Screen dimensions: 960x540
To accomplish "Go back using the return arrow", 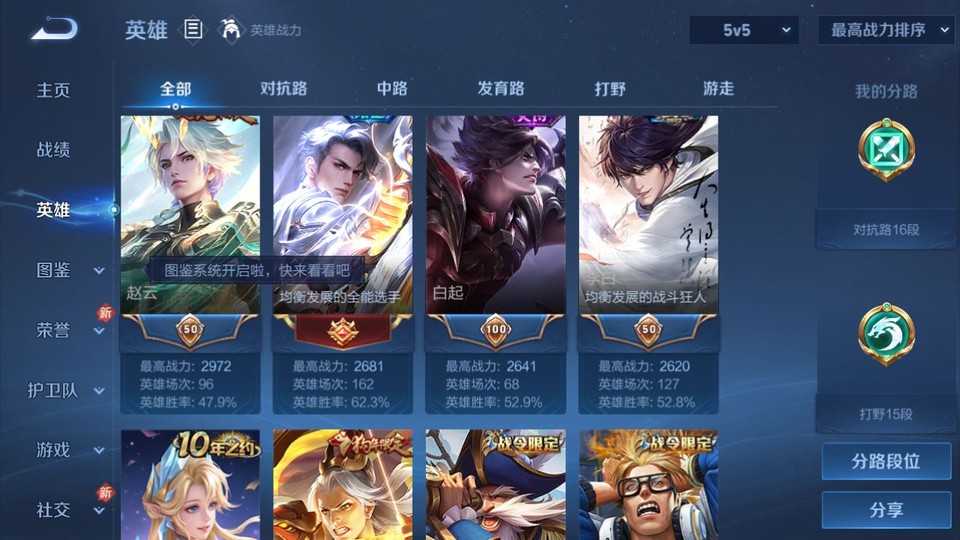I will pyautogui.click(x=54, y=30).
